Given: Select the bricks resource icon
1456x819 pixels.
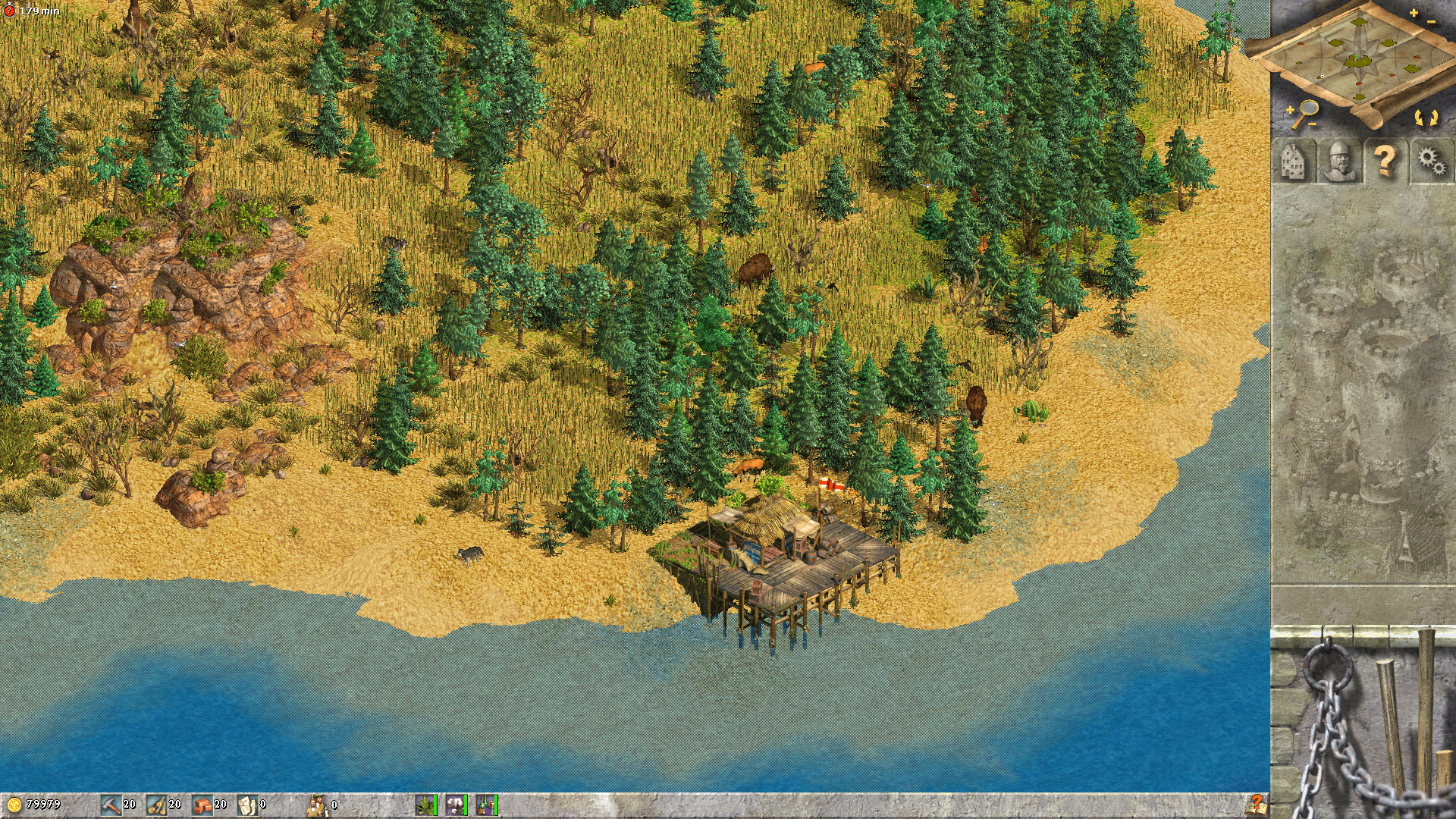Looking at the screenshot, I should click(x=202, y=805).
